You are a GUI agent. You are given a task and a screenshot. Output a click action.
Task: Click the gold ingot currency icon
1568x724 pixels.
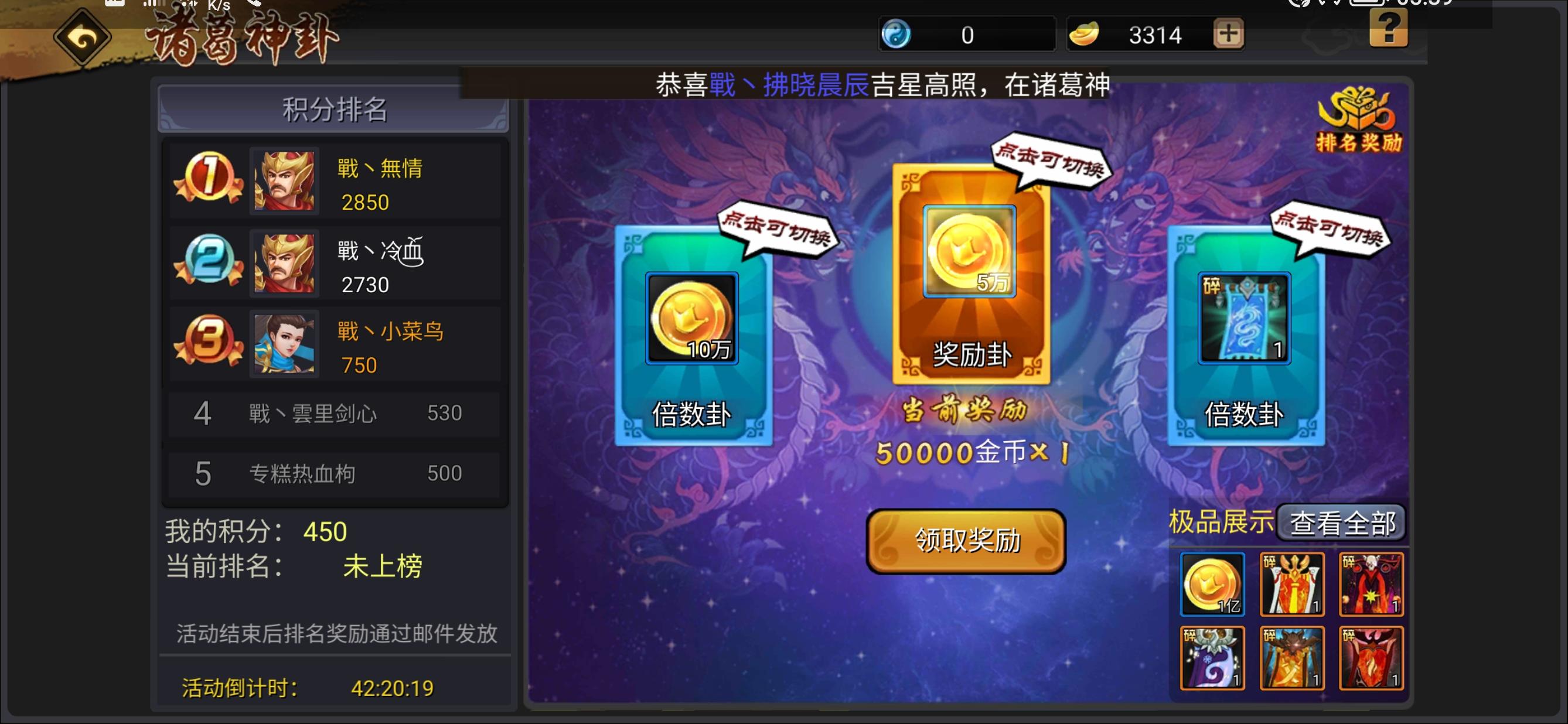(x=1086, y=33)
